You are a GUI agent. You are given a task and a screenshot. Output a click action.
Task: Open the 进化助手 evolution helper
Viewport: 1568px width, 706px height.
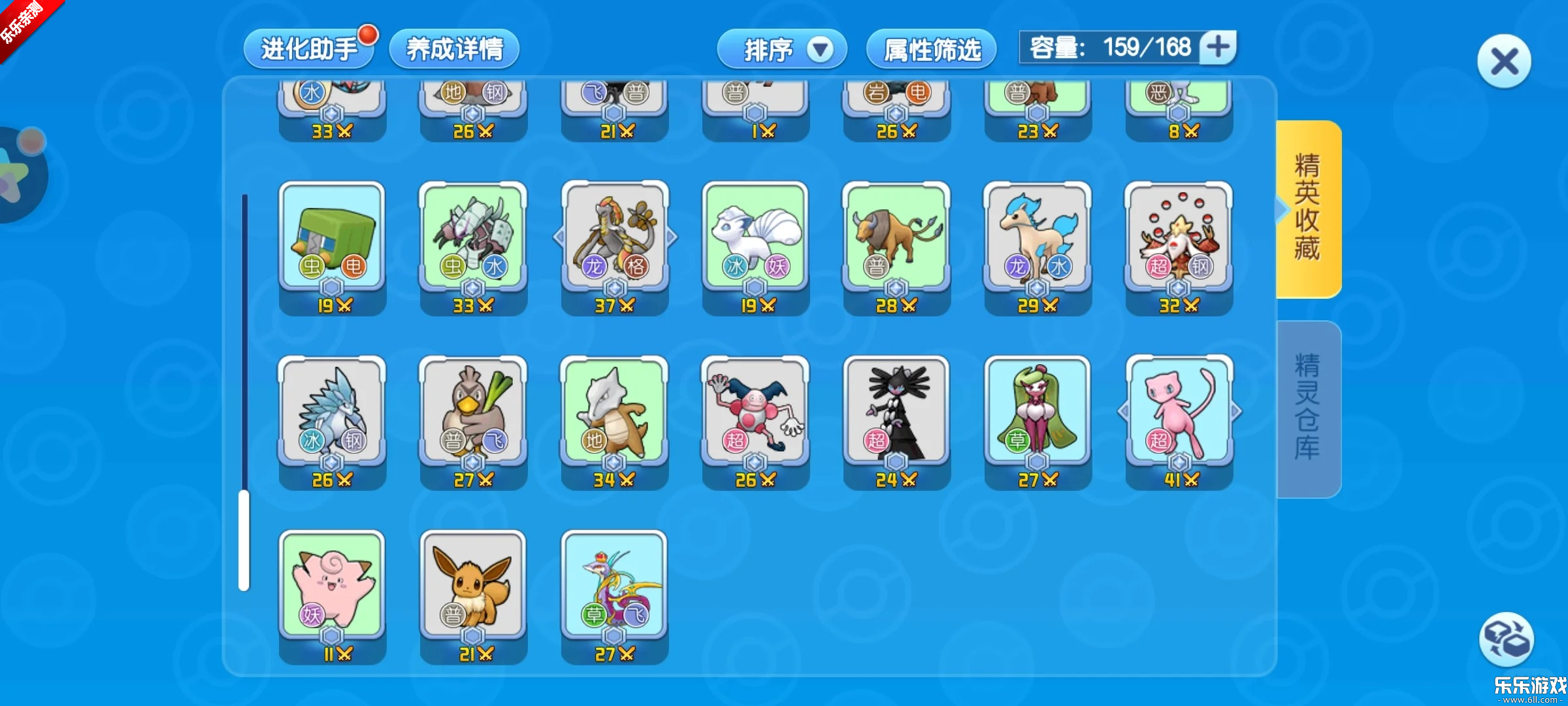click(308, 49)
